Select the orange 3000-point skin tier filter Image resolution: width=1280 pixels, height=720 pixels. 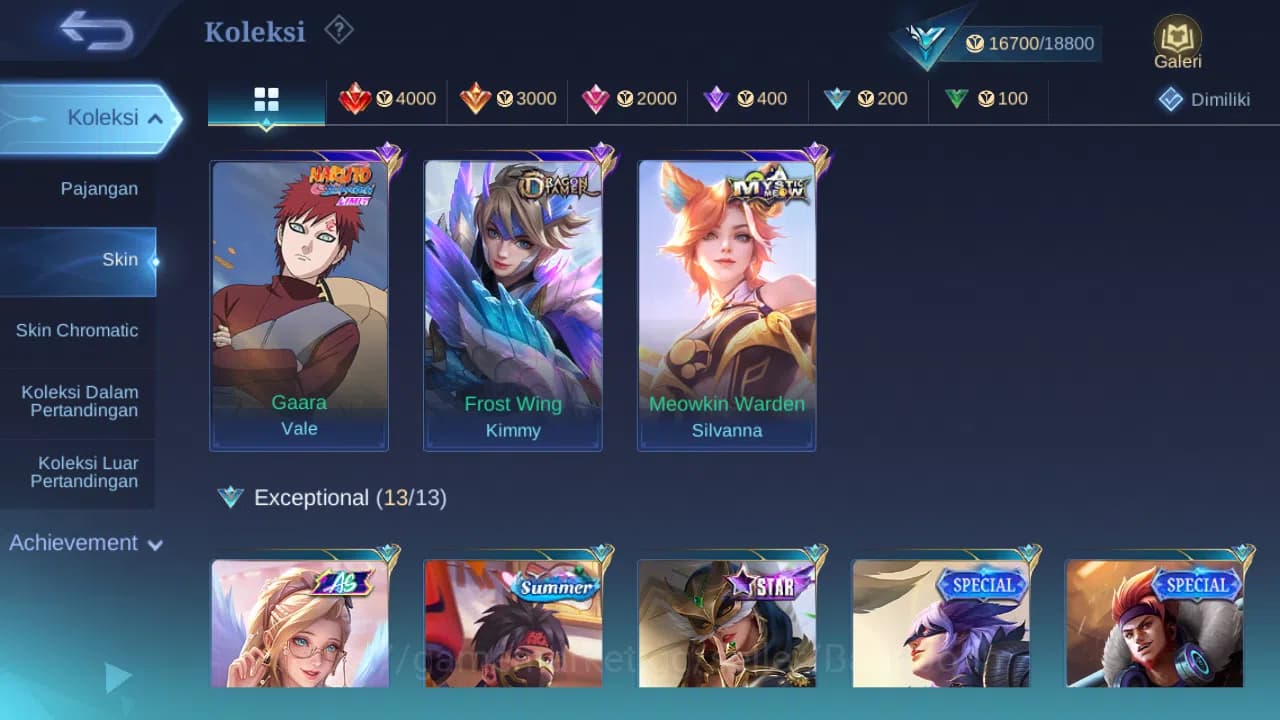(508, 99)
